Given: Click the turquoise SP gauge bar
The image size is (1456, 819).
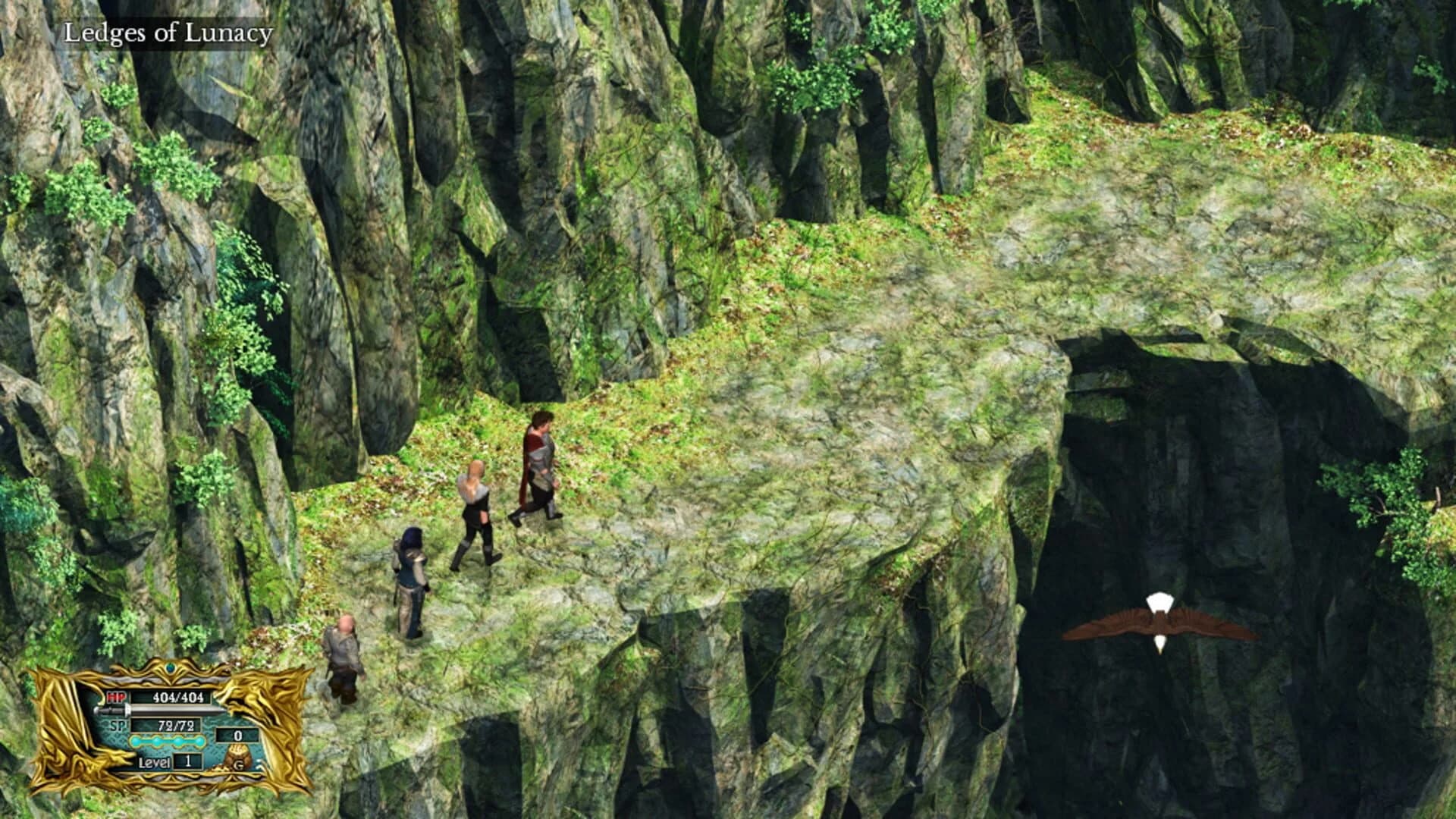Looking at the screenshot, I should click(167, 741).
